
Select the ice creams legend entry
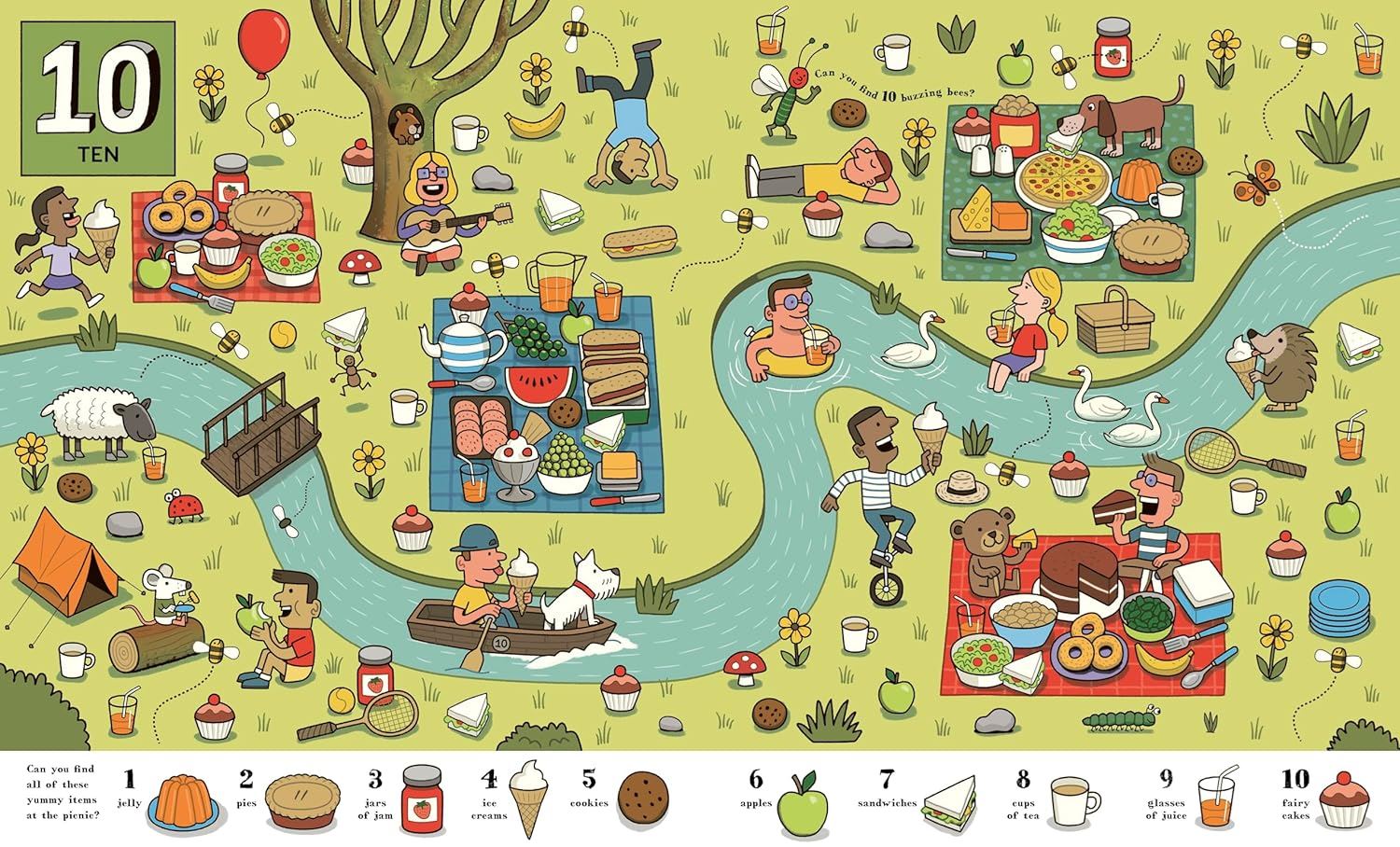(531, 799)
